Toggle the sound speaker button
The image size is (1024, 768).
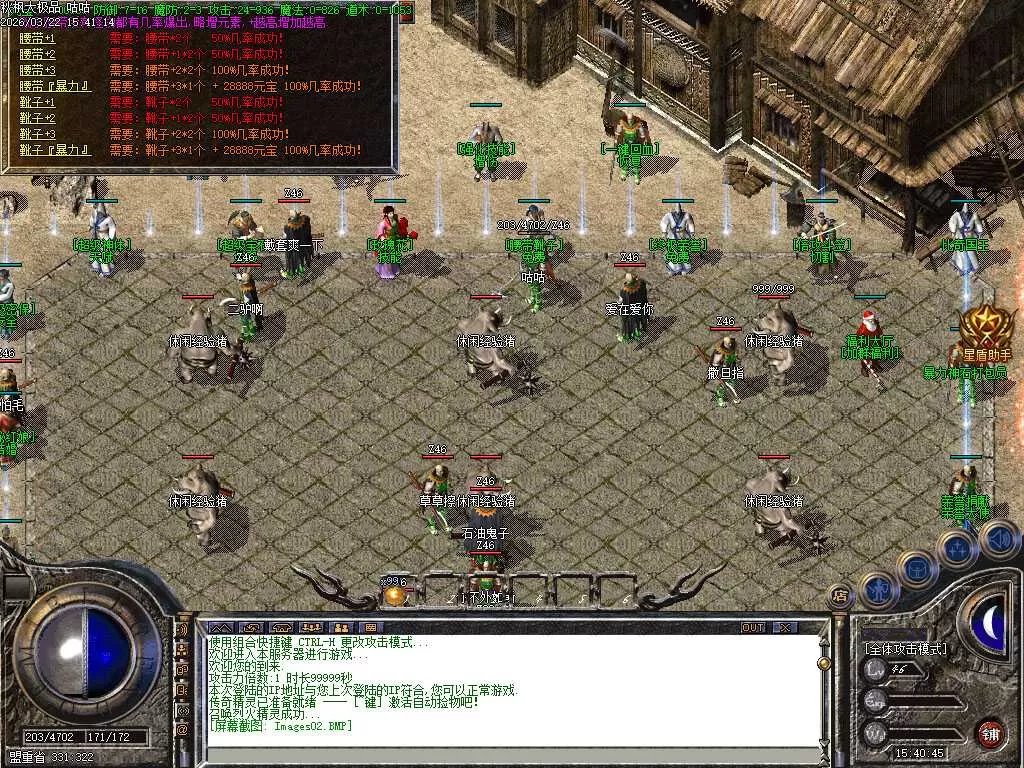coord(998,540)
